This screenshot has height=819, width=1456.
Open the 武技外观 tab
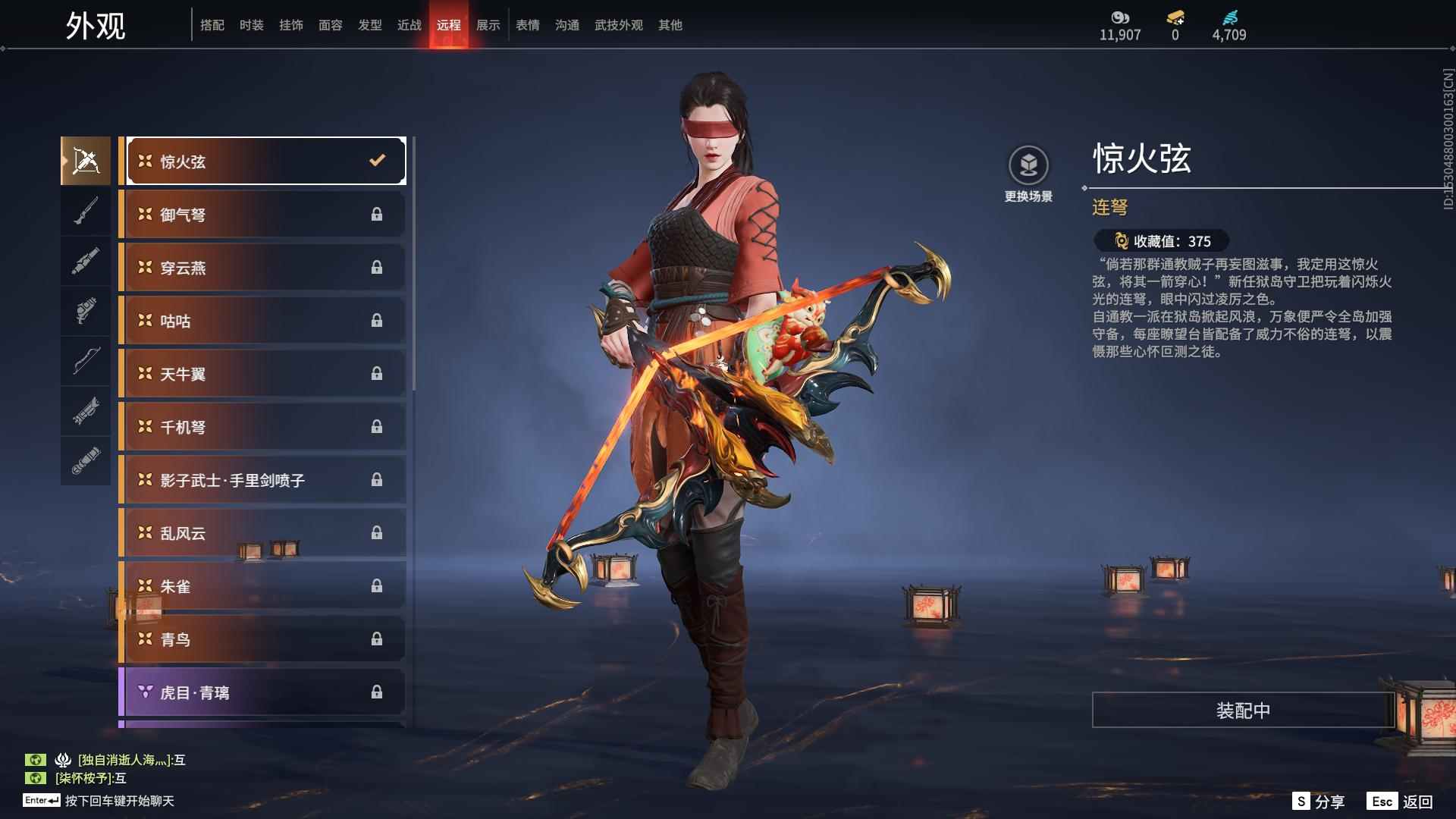tap(617, 24)
